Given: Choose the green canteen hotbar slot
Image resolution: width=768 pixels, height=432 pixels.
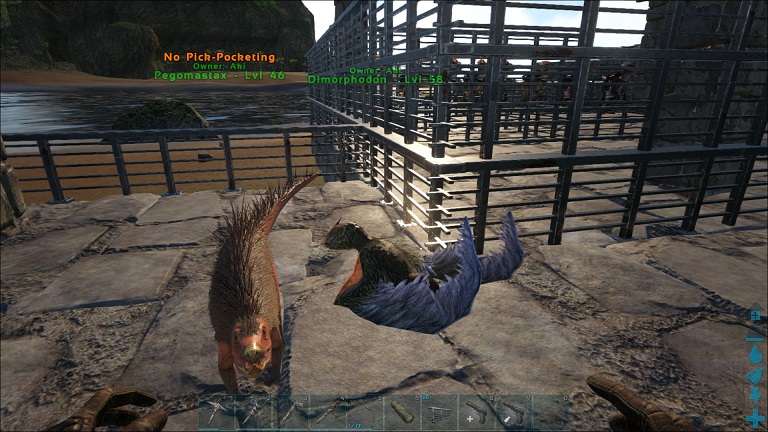Looking at the screenshot, I should 403,413.
